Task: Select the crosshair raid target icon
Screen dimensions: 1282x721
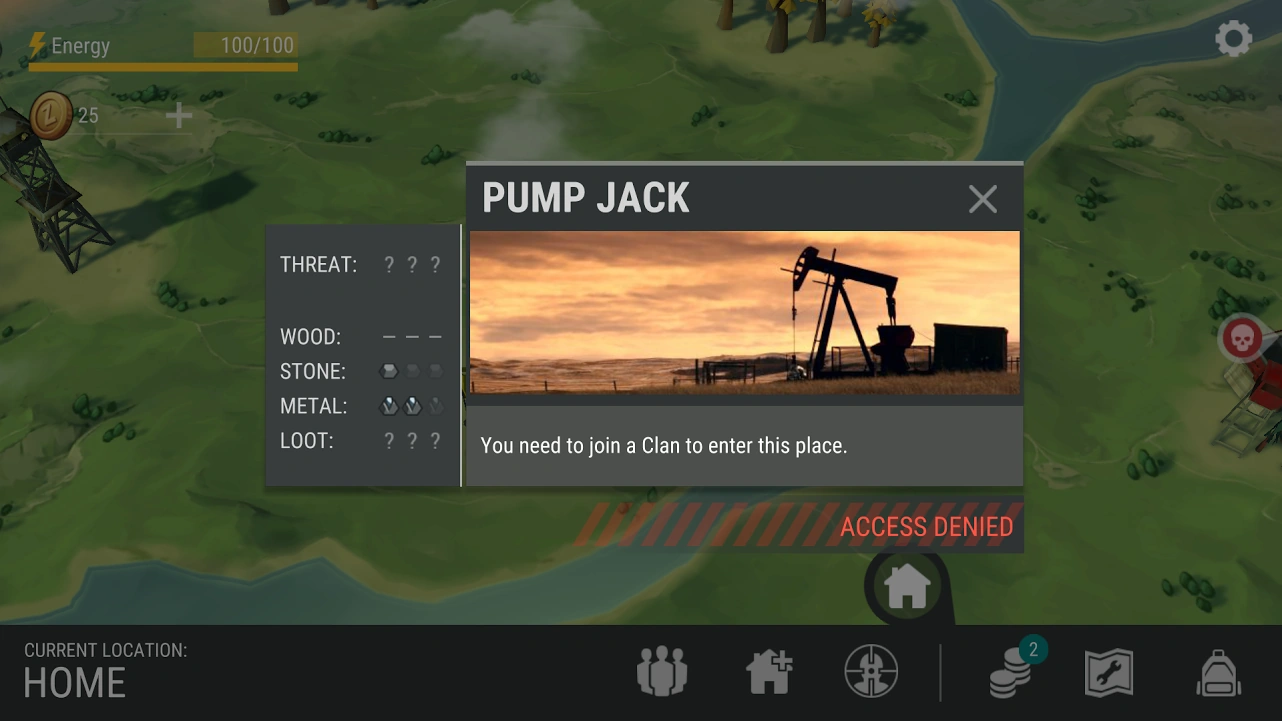Action: (871, 671)
